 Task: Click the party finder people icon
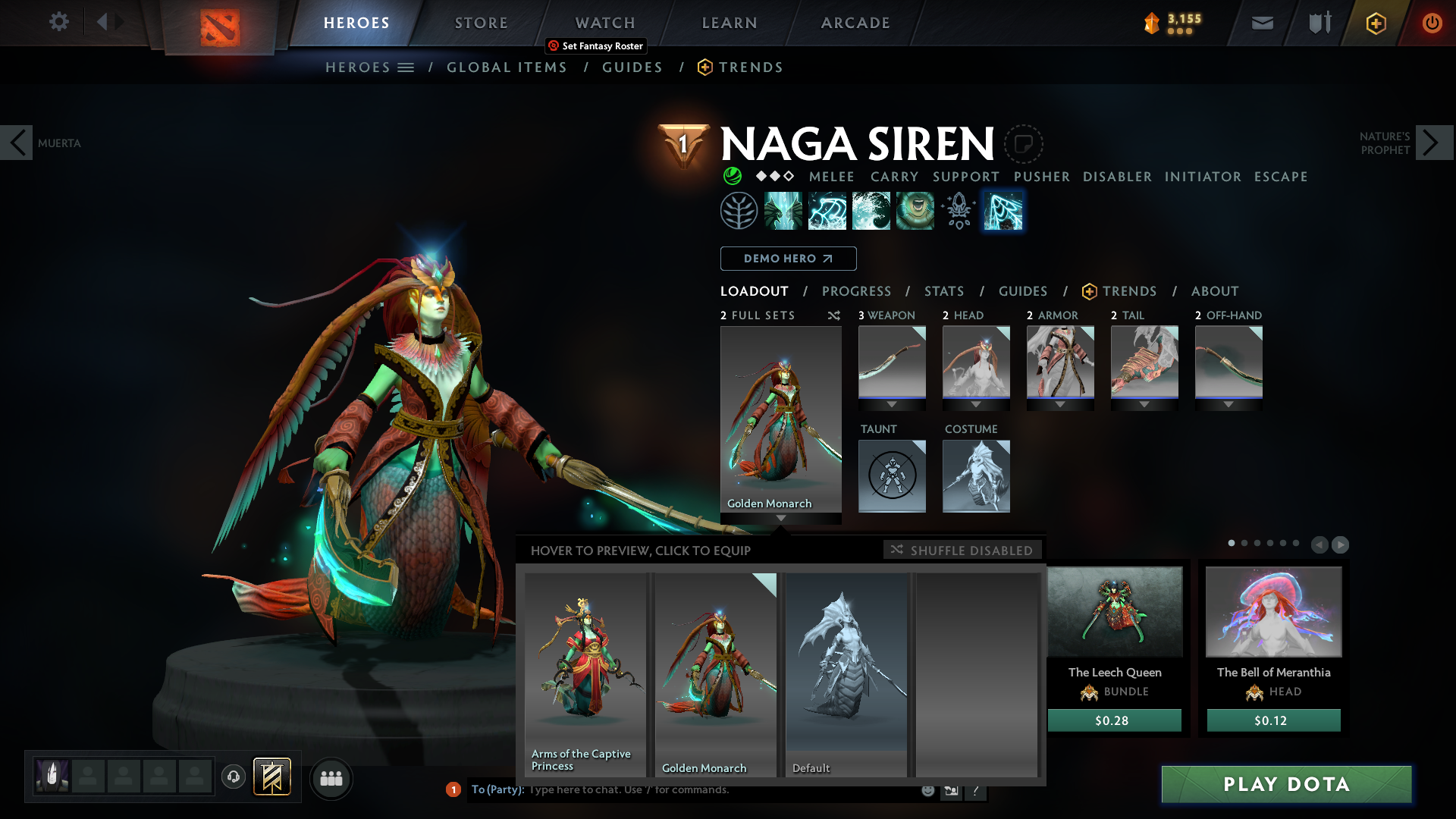331,778
